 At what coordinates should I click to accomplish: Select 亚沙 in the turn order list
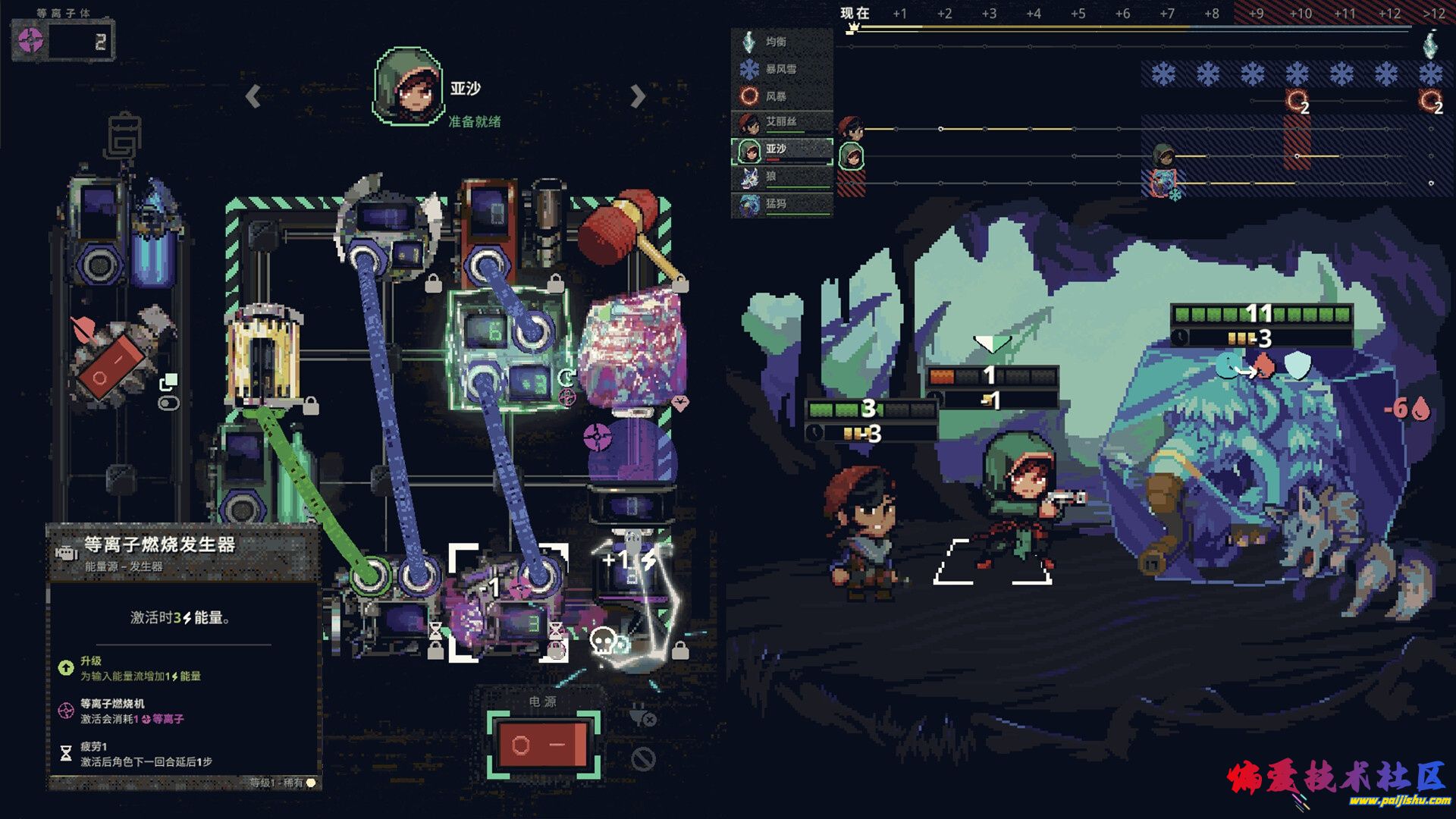[x=781, y=150]
